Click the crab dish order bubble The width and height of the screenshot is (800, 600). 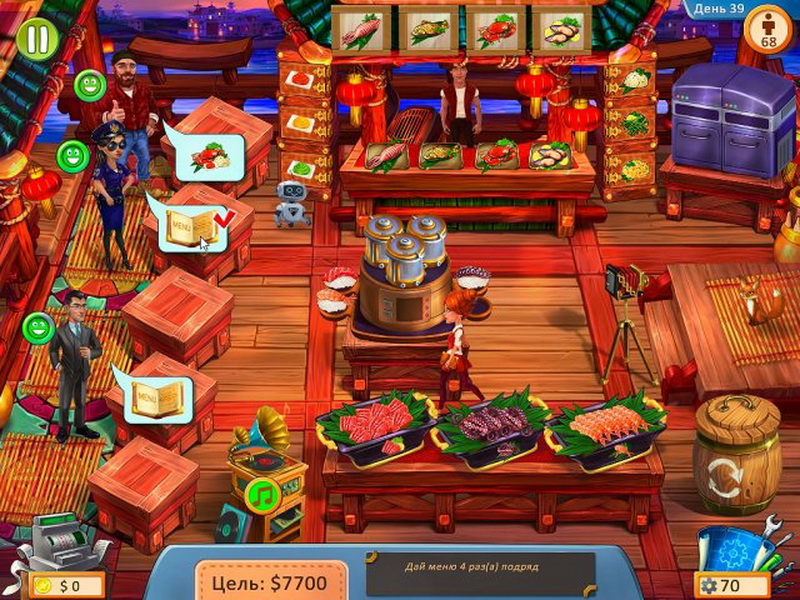(208, 157)
